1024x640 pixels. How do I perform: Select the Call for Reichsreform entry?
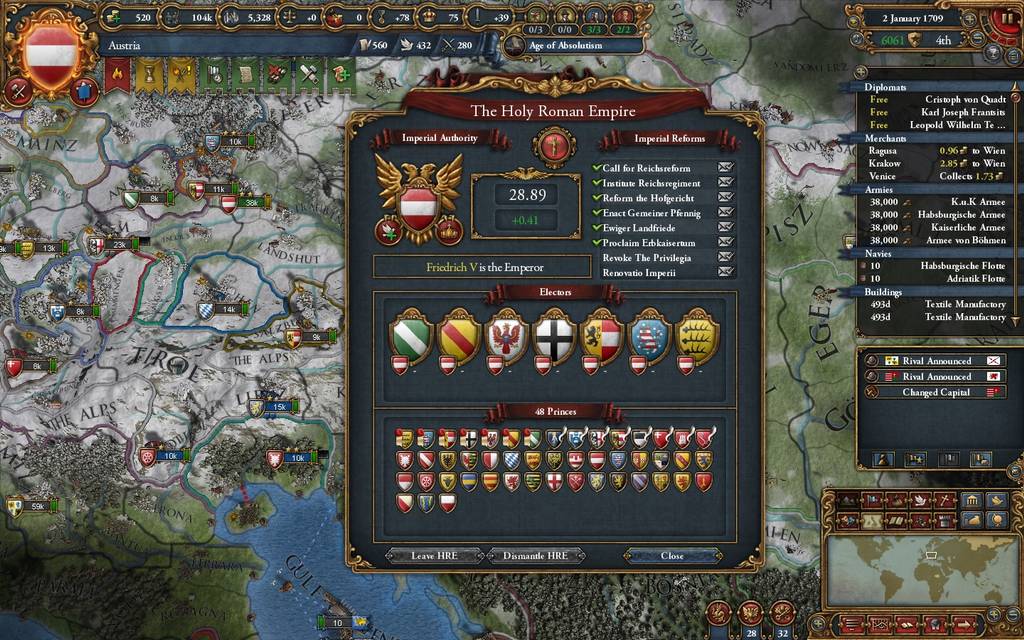646,168
